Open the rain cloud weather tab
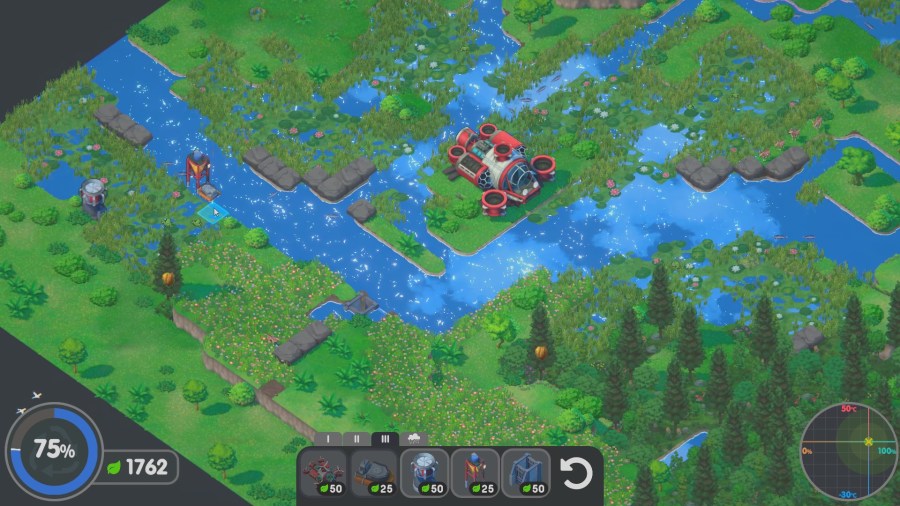The height and width of the screenshot is (506, 900). pos(414,438)
